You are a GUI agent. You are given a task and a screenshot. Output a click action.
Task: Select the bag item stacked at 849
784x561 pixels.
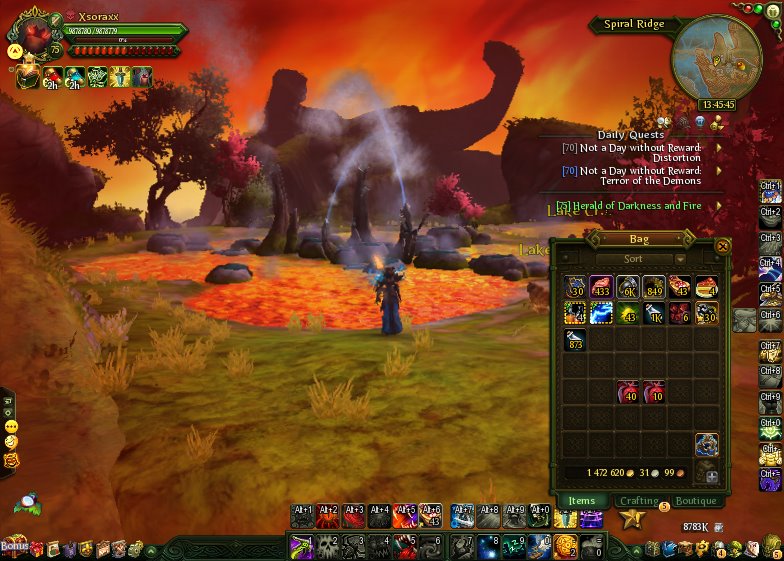[x=654, y=288]
